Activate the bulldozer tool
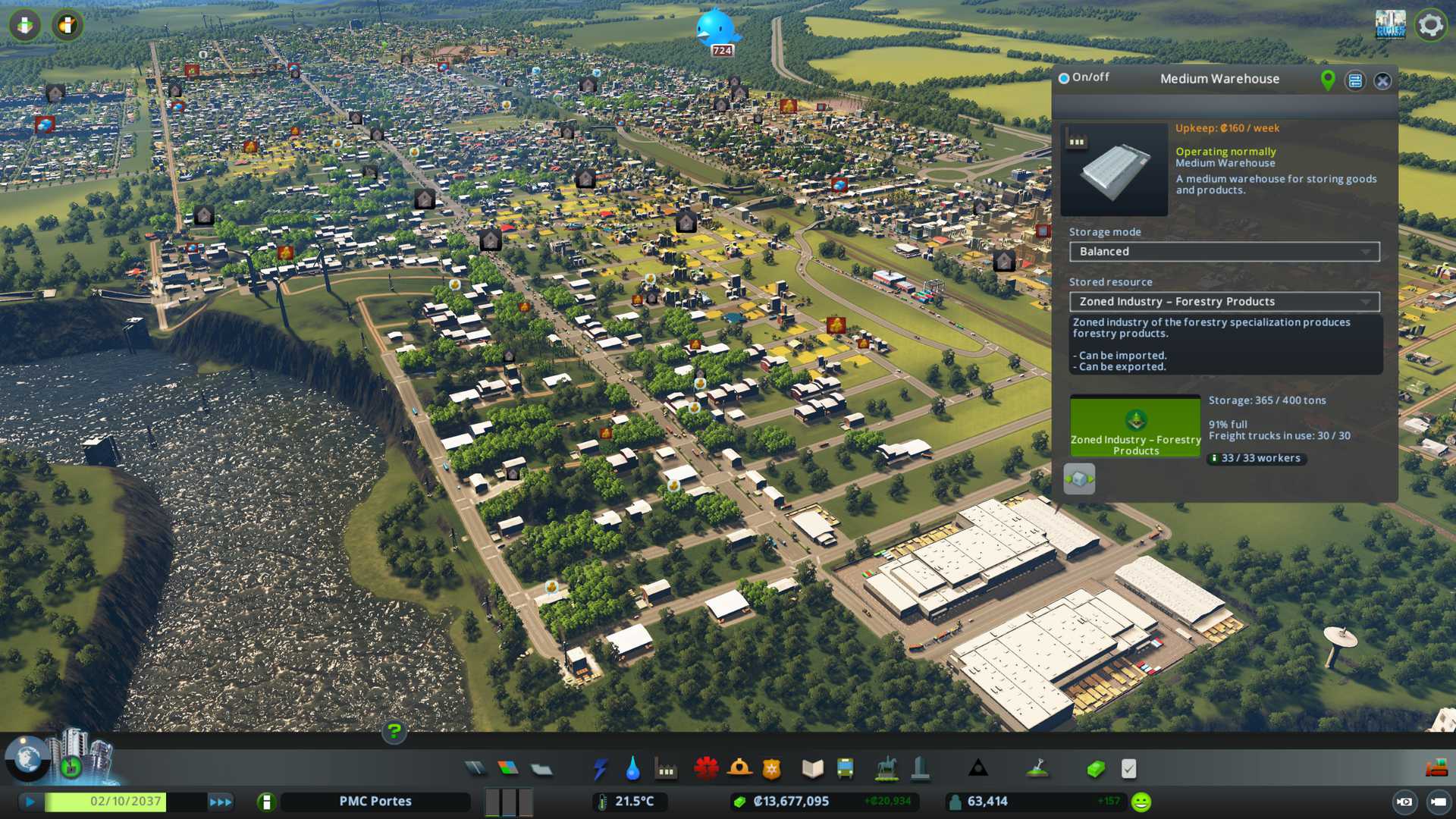 pyautogui.click(x=1436, y=769)
